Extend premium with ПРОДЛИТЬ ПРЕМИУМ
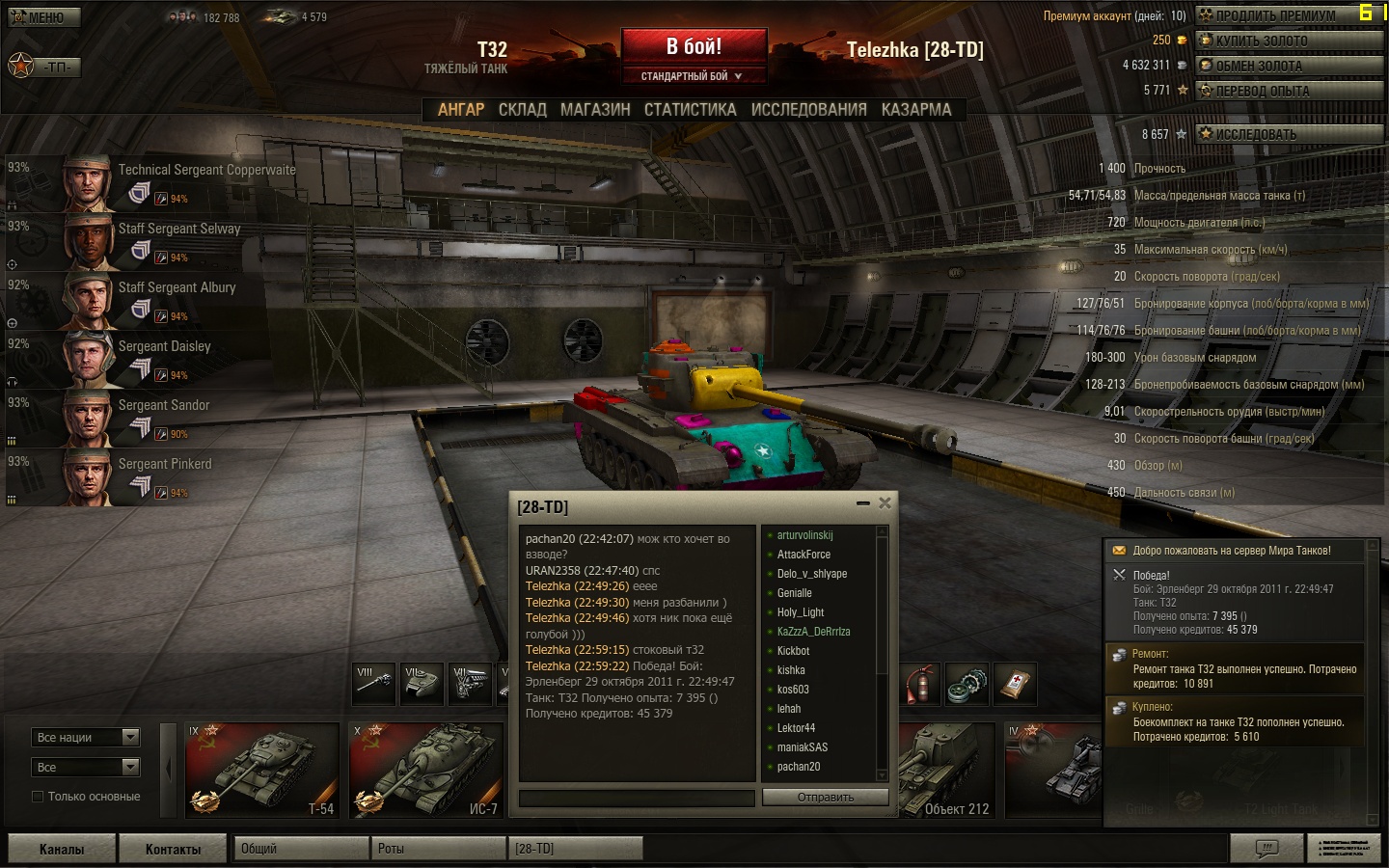This screenshot has height=868, width=1389. coord(1288,15)
